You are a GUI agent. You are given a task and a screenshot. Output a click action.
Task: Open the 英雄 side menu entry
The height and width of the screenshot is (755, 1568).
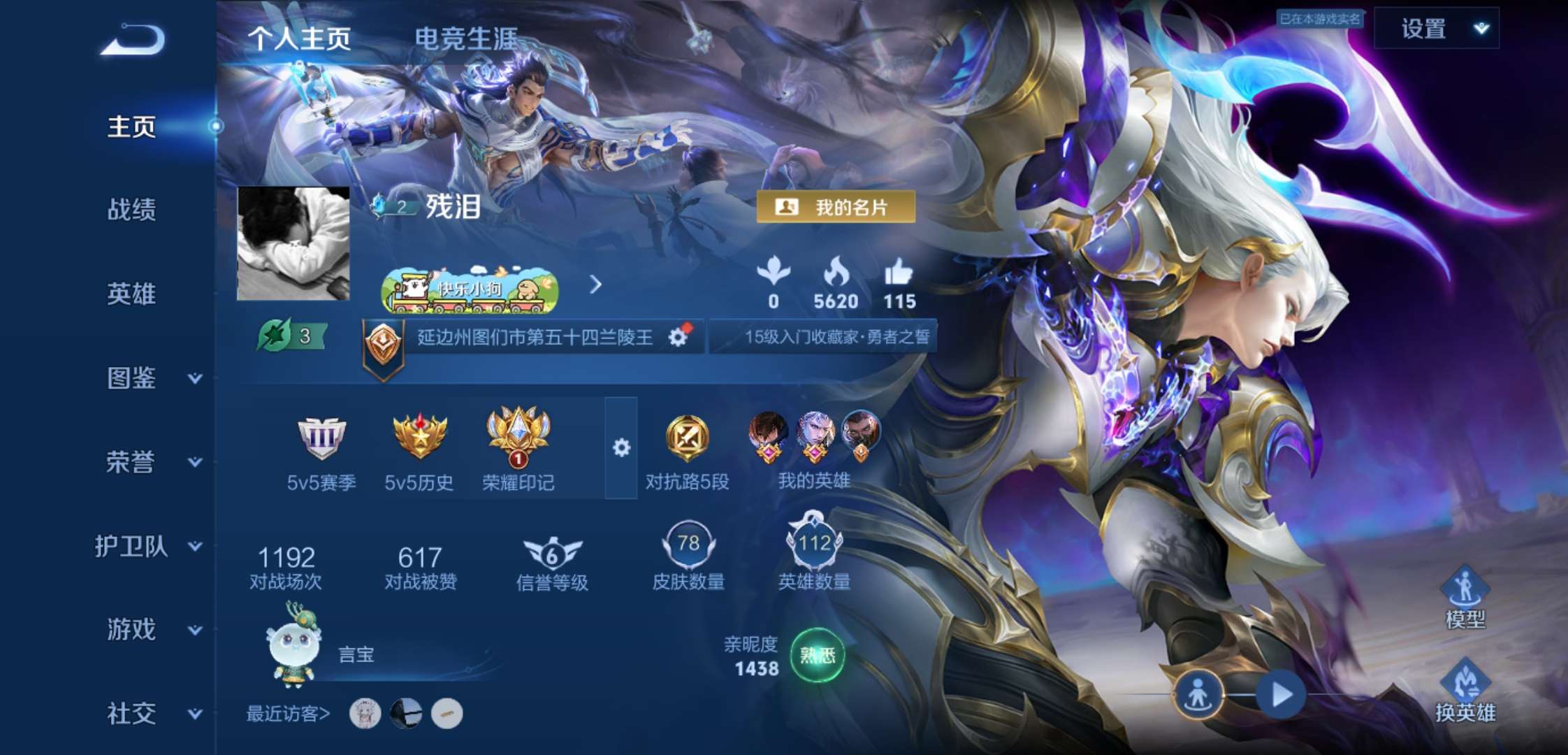tap(131, 294)
